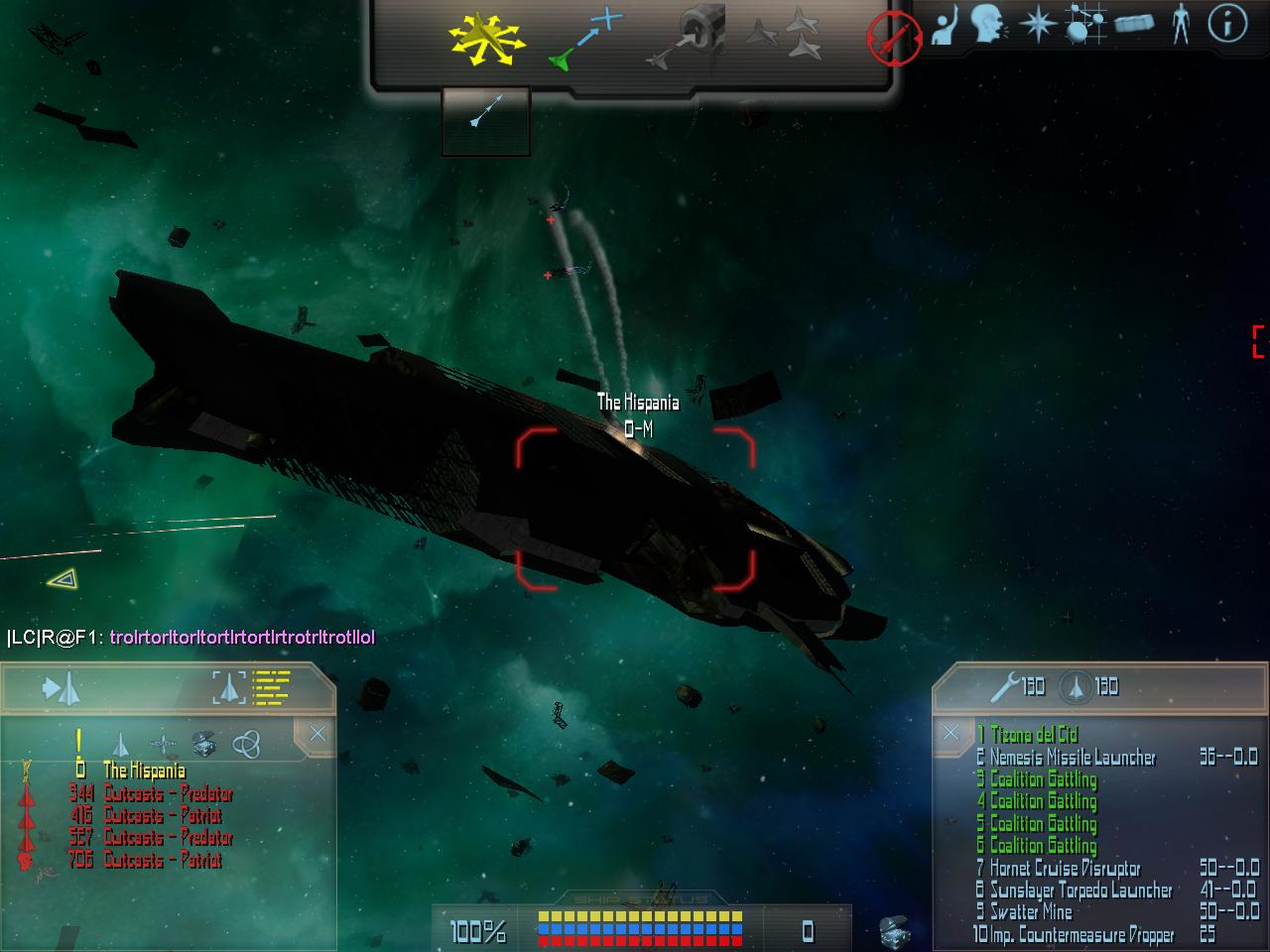Open the Information button

(x=1226, y=24)
